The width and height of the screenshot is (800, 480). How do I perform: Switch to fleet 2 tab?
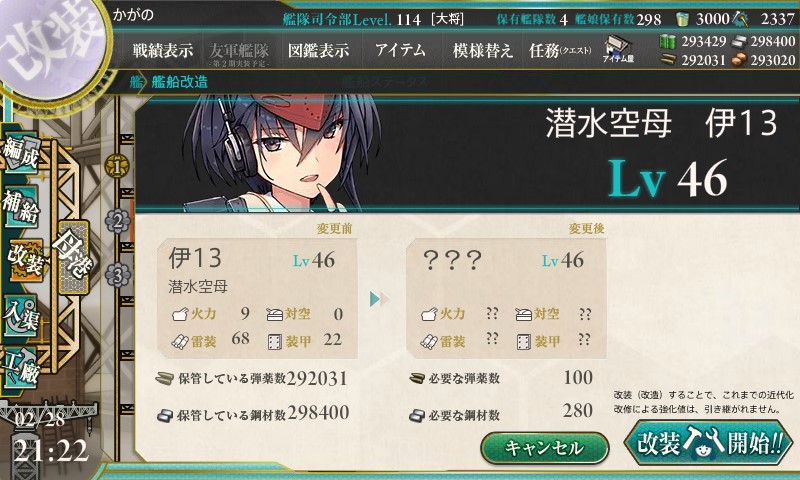(x=118, y=219)
